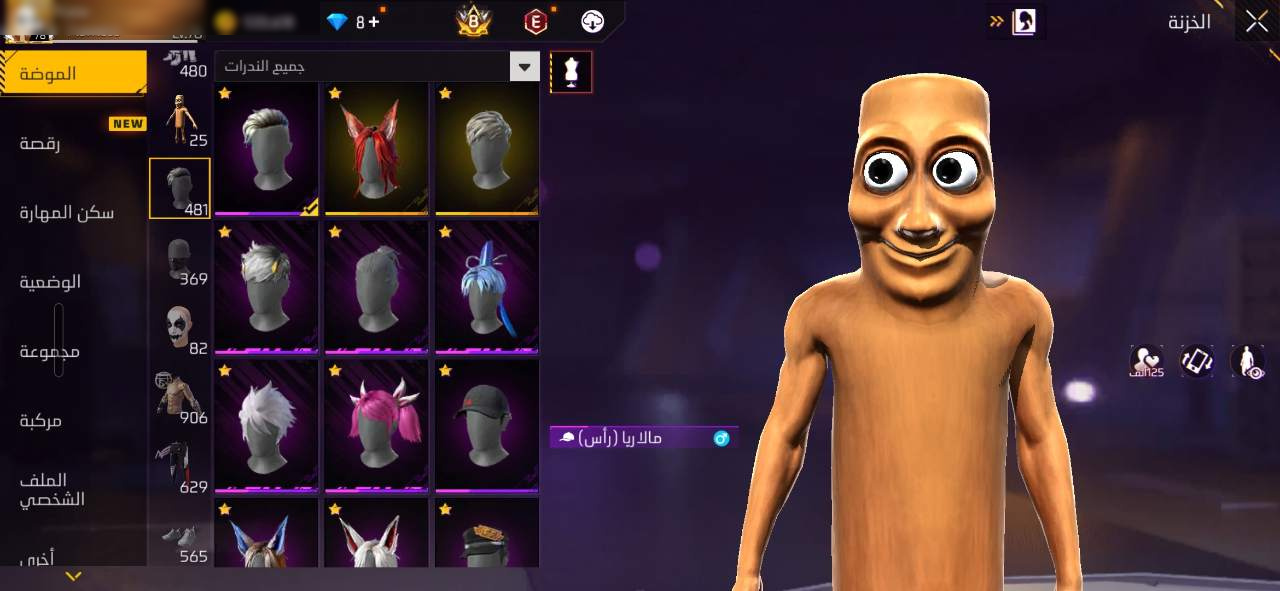Add diamonds with the plus button
The image size is (1280, 591).
point(374,21)
